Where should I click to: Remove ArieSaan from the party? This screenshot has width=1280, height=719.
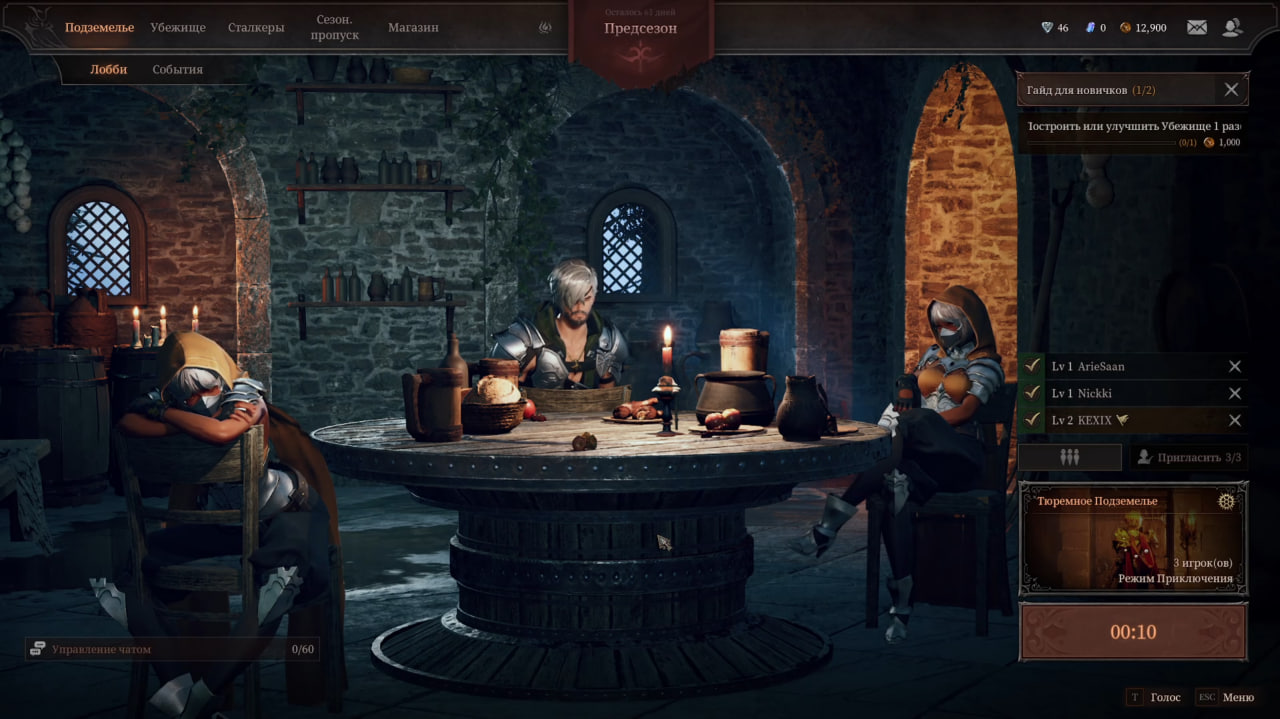click(x=1235, y=366)
